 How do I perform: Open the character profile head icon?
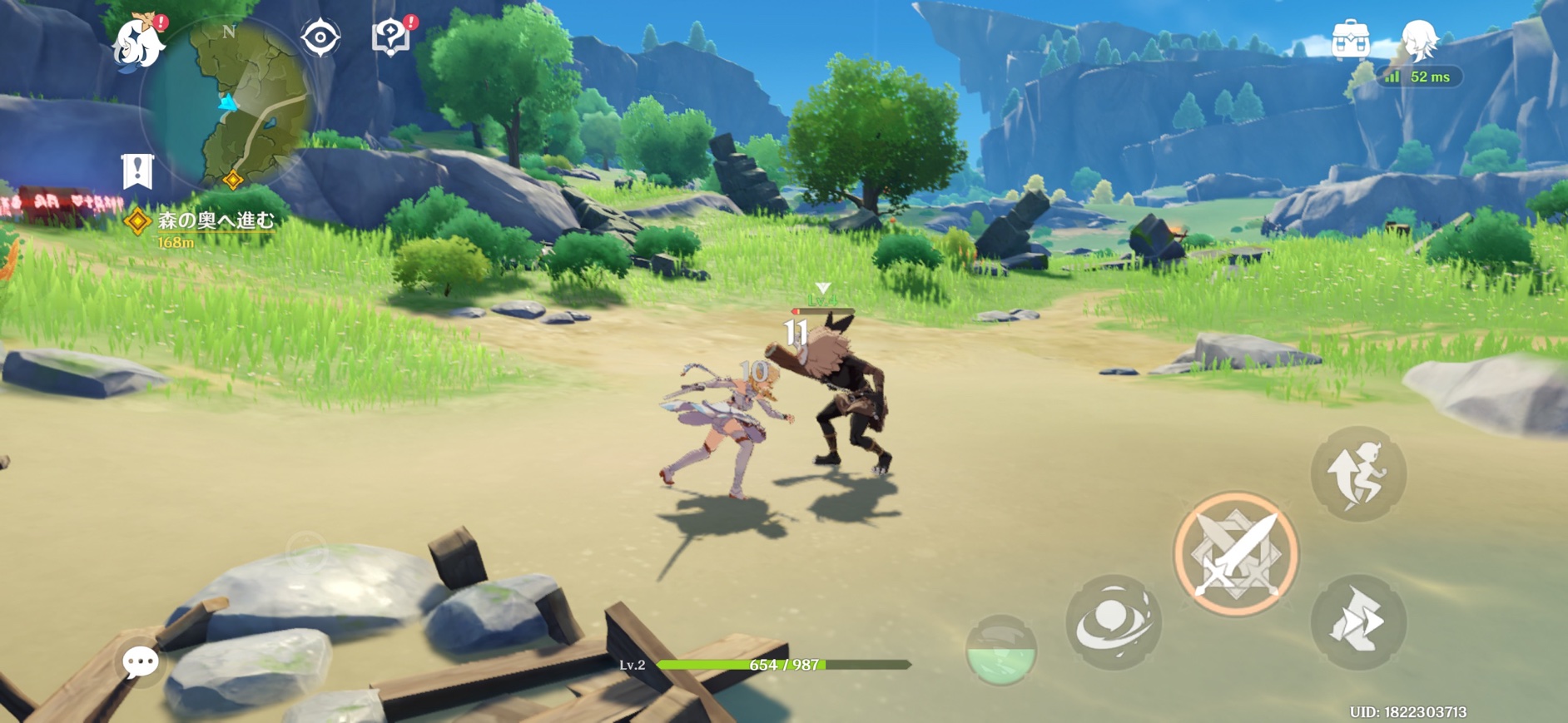click(x=1418, y=38)
